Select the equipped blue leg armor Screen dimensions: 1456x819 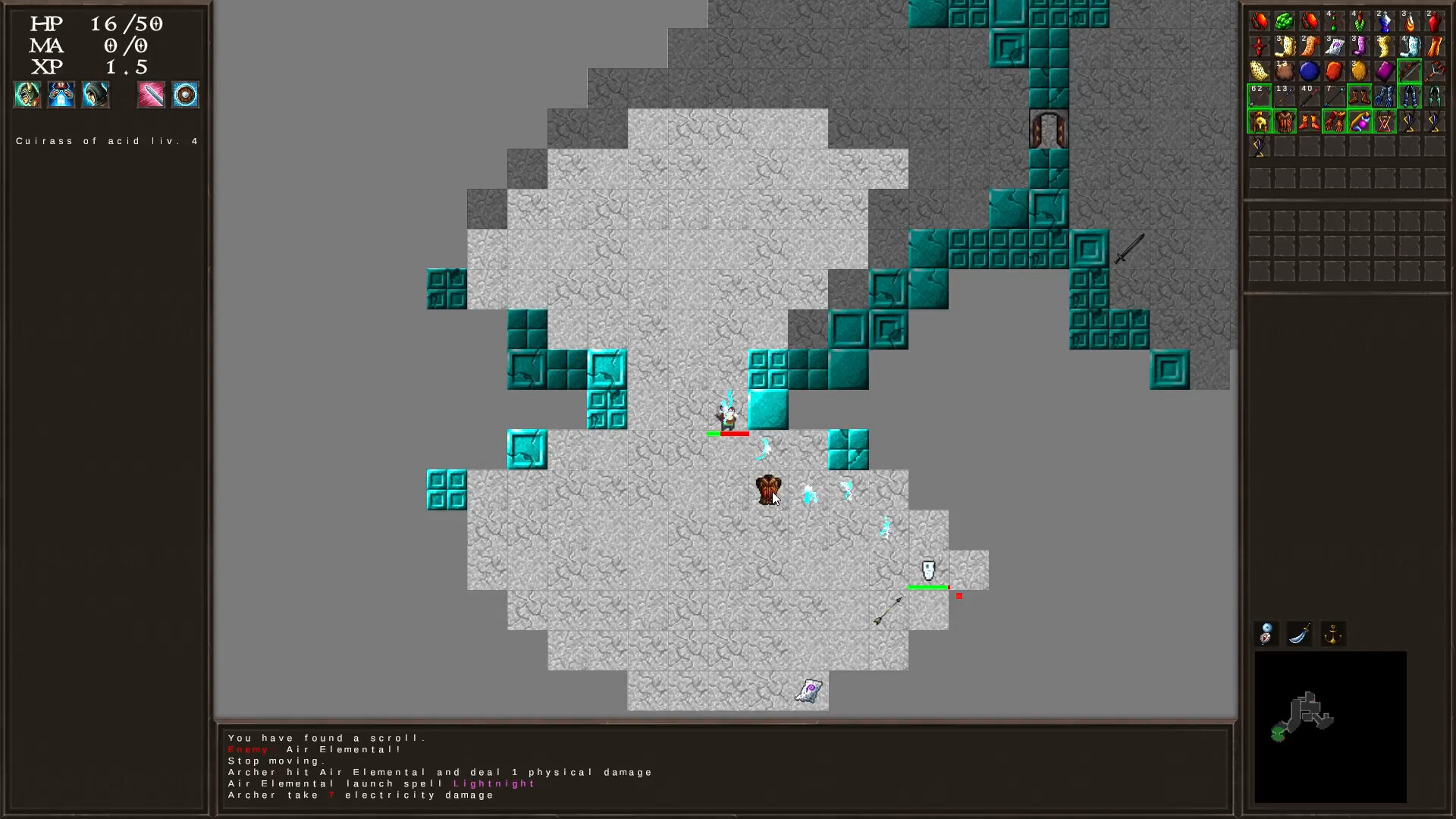click(x=1409, y=97)
